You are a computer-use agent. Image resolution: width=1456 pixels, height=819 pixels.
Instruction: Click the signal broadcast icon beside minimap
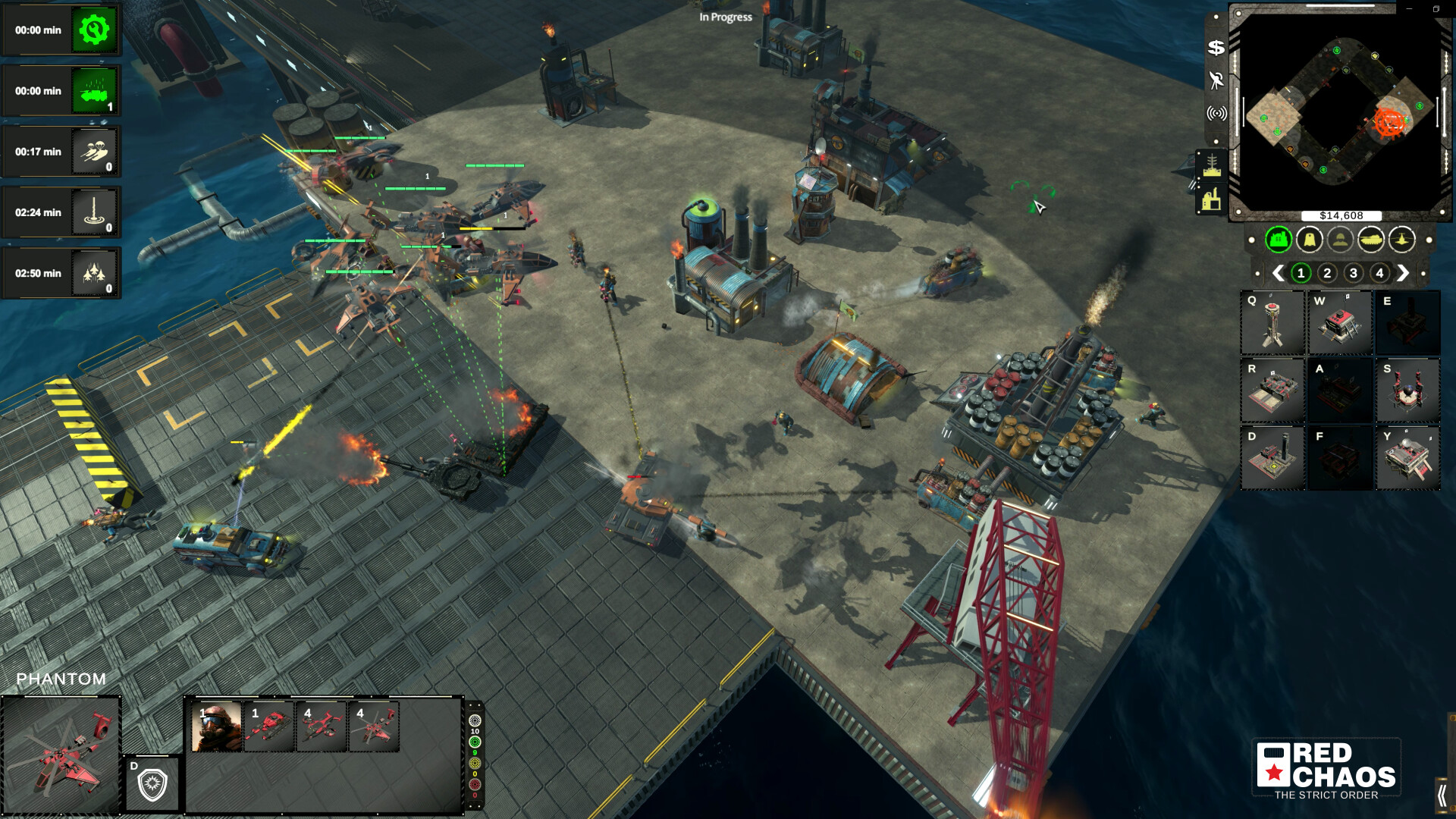pyautogui.click(x=1216, y=112)
